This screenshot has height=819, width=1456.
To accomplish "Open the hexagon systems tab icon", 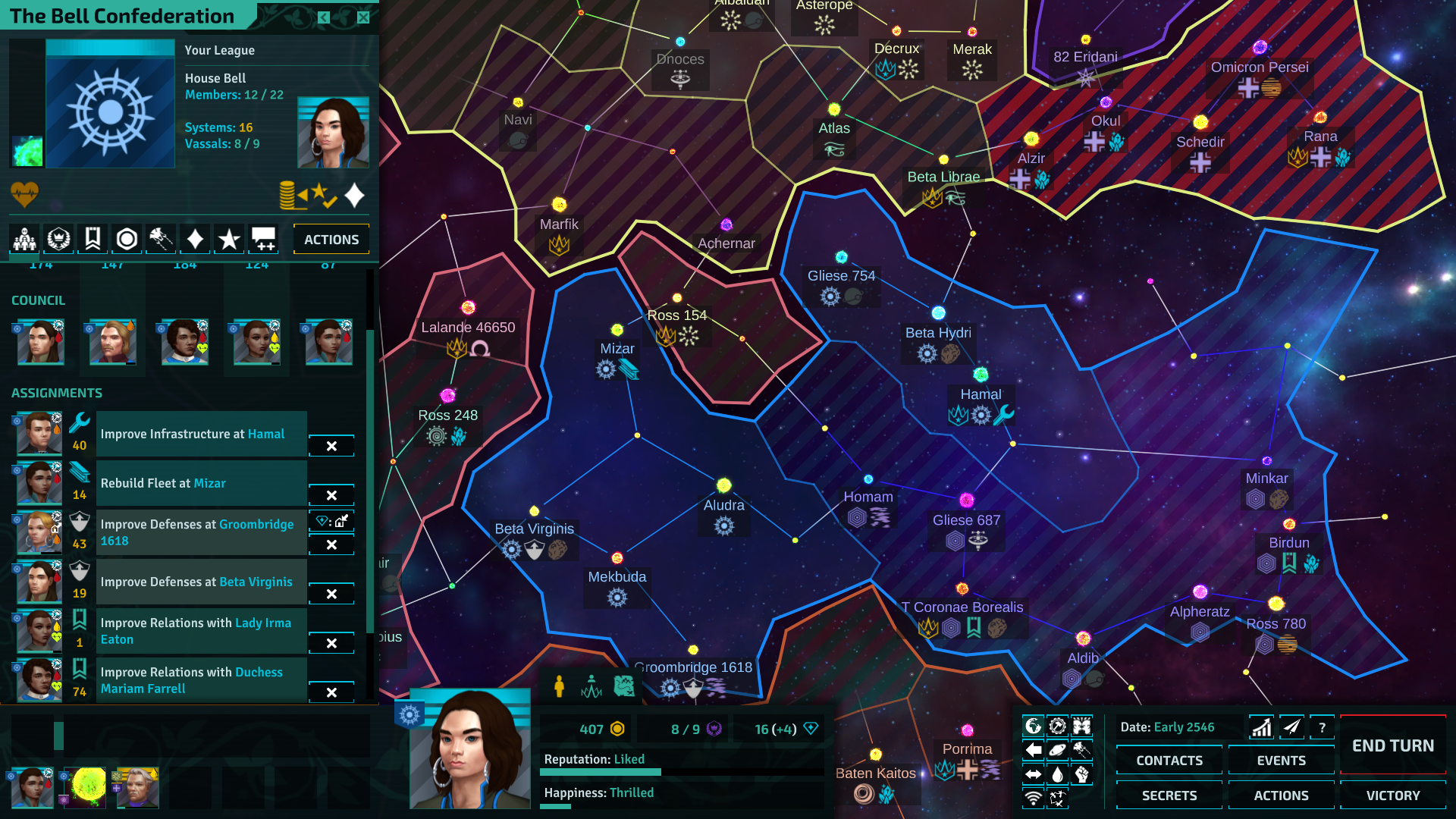I will click(x=127, y=238).
